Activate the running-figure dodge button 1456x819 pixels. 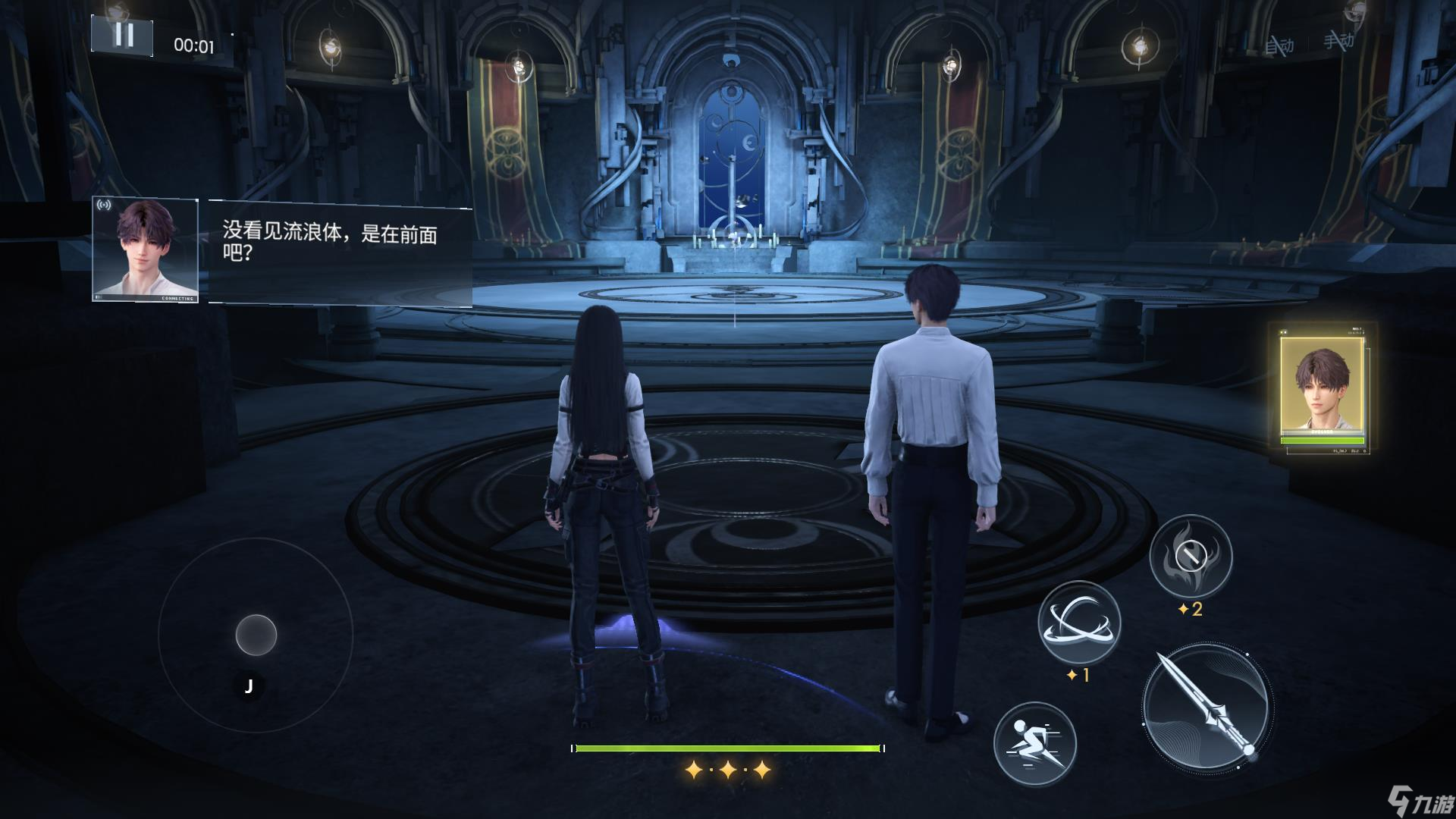tap(1034, 742)
